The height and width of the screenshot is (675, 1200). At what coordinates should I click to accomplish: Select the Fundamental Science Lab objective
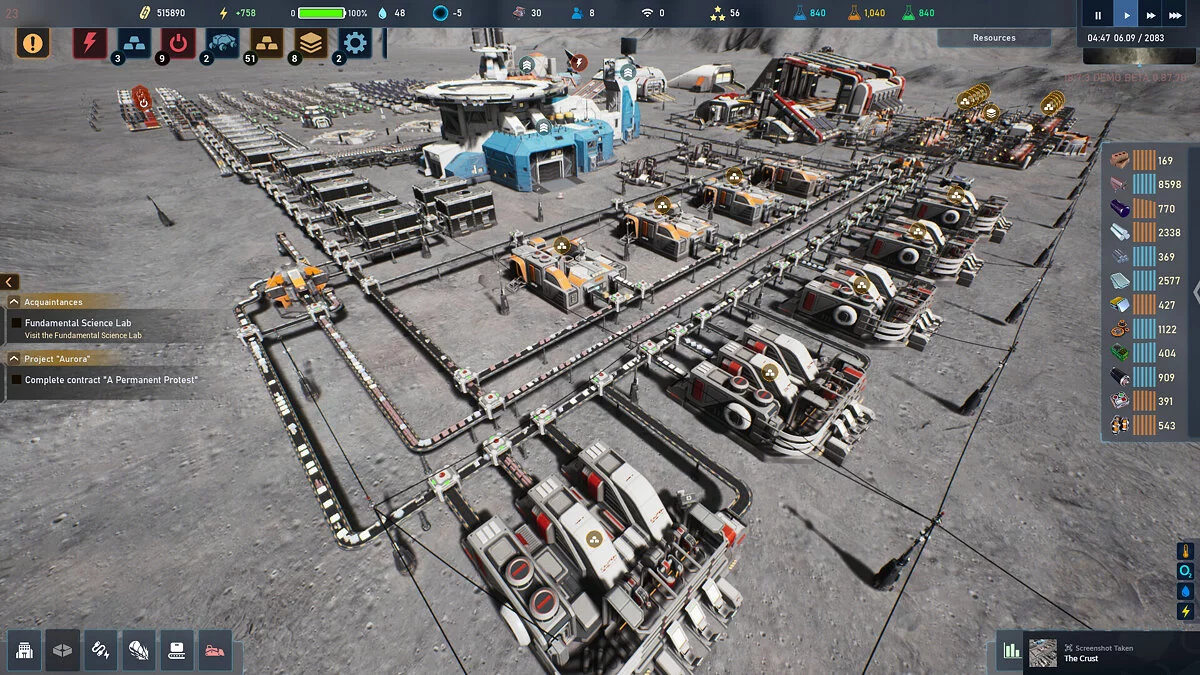tap(78, 323)
